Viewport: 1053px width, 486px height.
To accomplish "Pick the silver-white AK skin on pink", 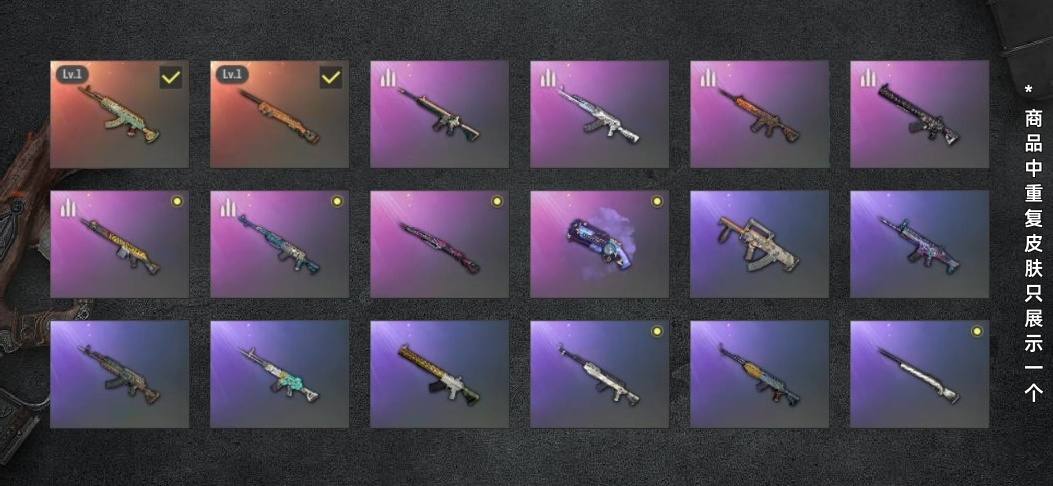I will pos(599,114).
